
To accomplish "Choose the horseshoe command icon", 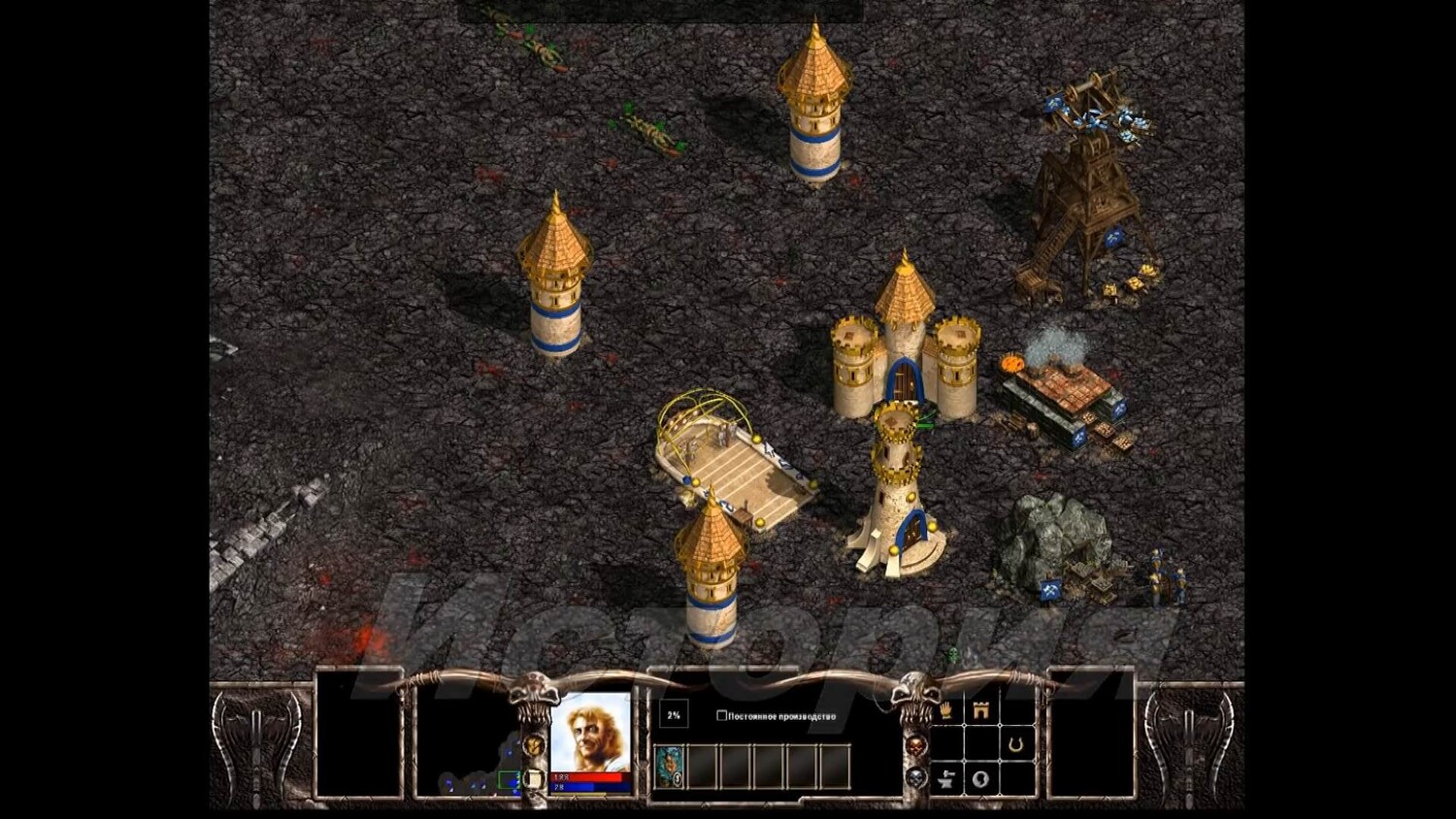I will (x=1015, y=744).
